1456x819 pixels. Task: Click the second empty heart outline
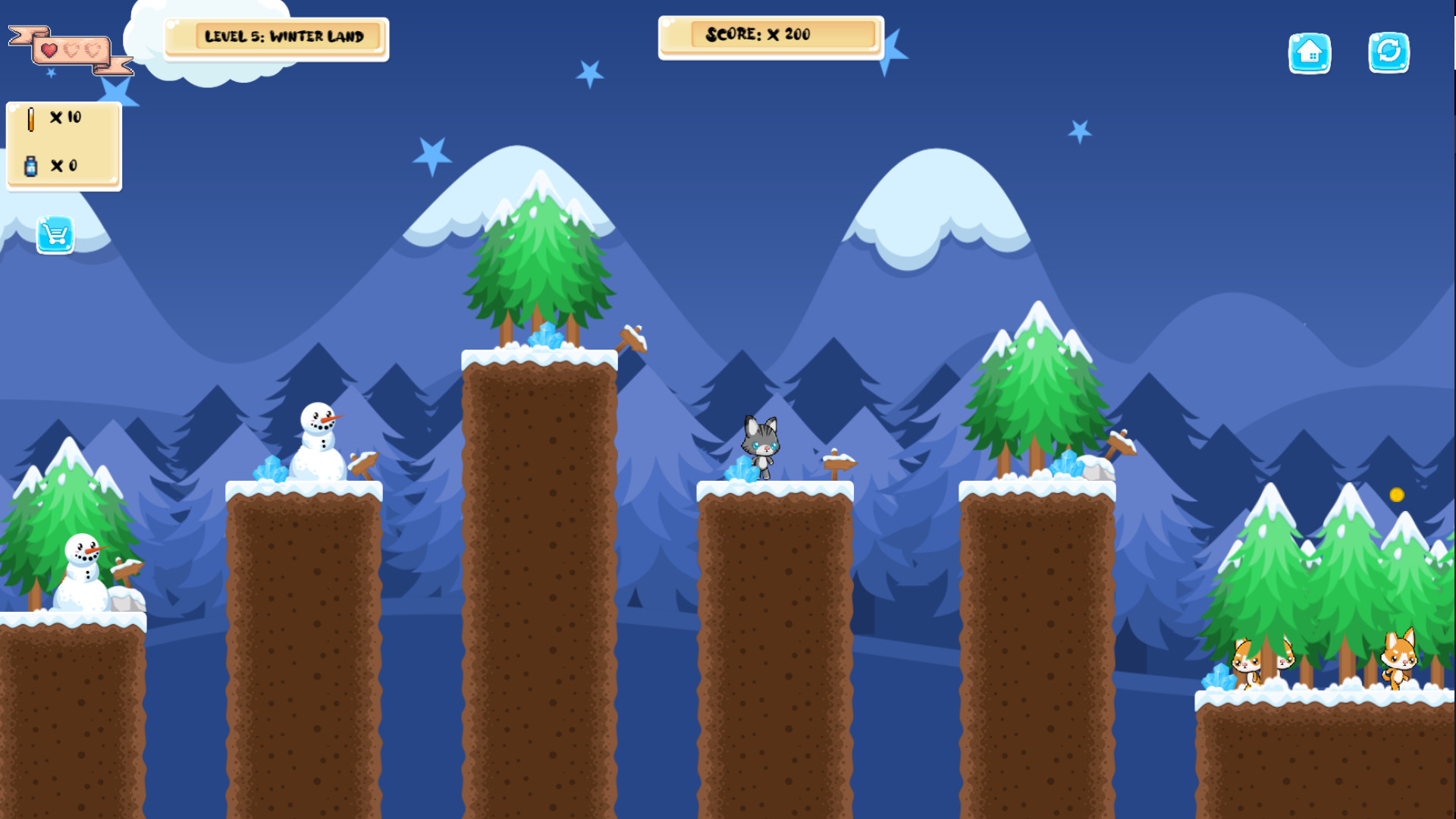click(93, 52)
